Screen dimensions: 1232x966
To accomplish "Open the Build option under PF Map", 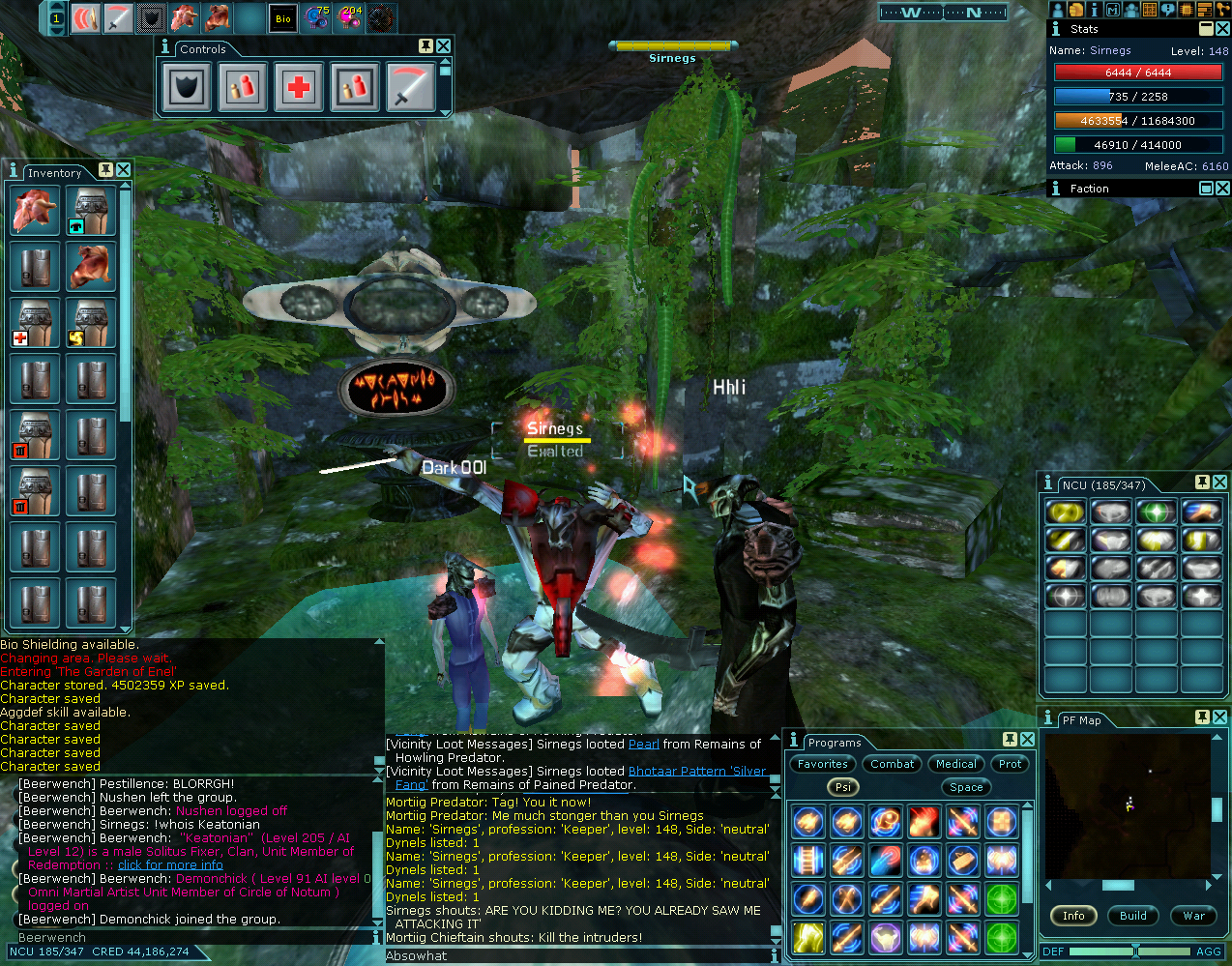I will click(x=1133, y=916).
